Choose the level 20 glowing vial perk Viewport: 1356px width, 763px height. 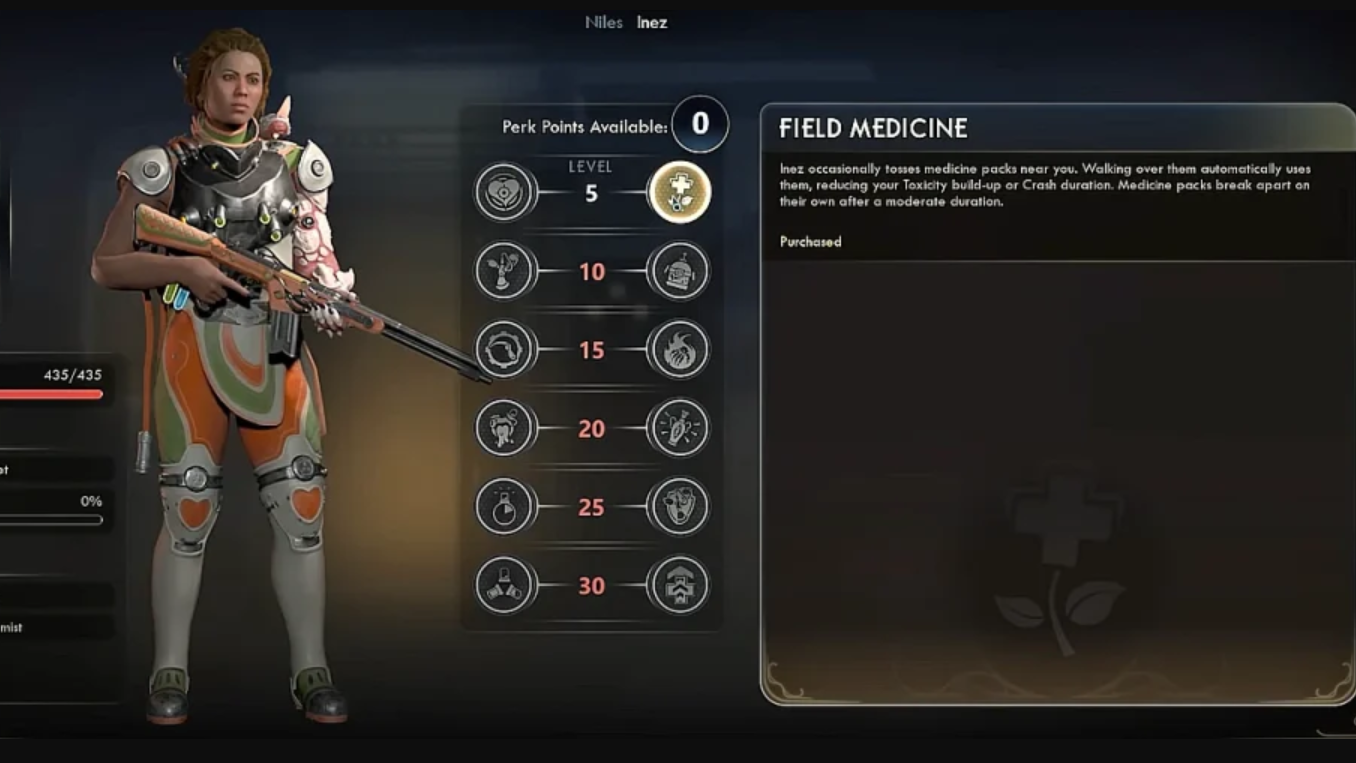pos(679,428)
